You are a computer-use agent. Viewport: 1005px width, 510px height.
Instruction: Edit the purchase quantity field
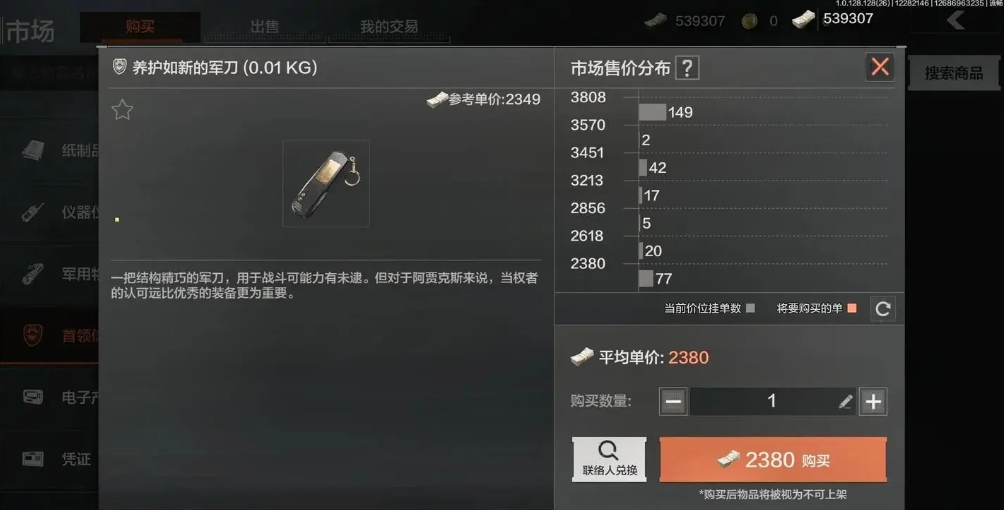[771, 401]
